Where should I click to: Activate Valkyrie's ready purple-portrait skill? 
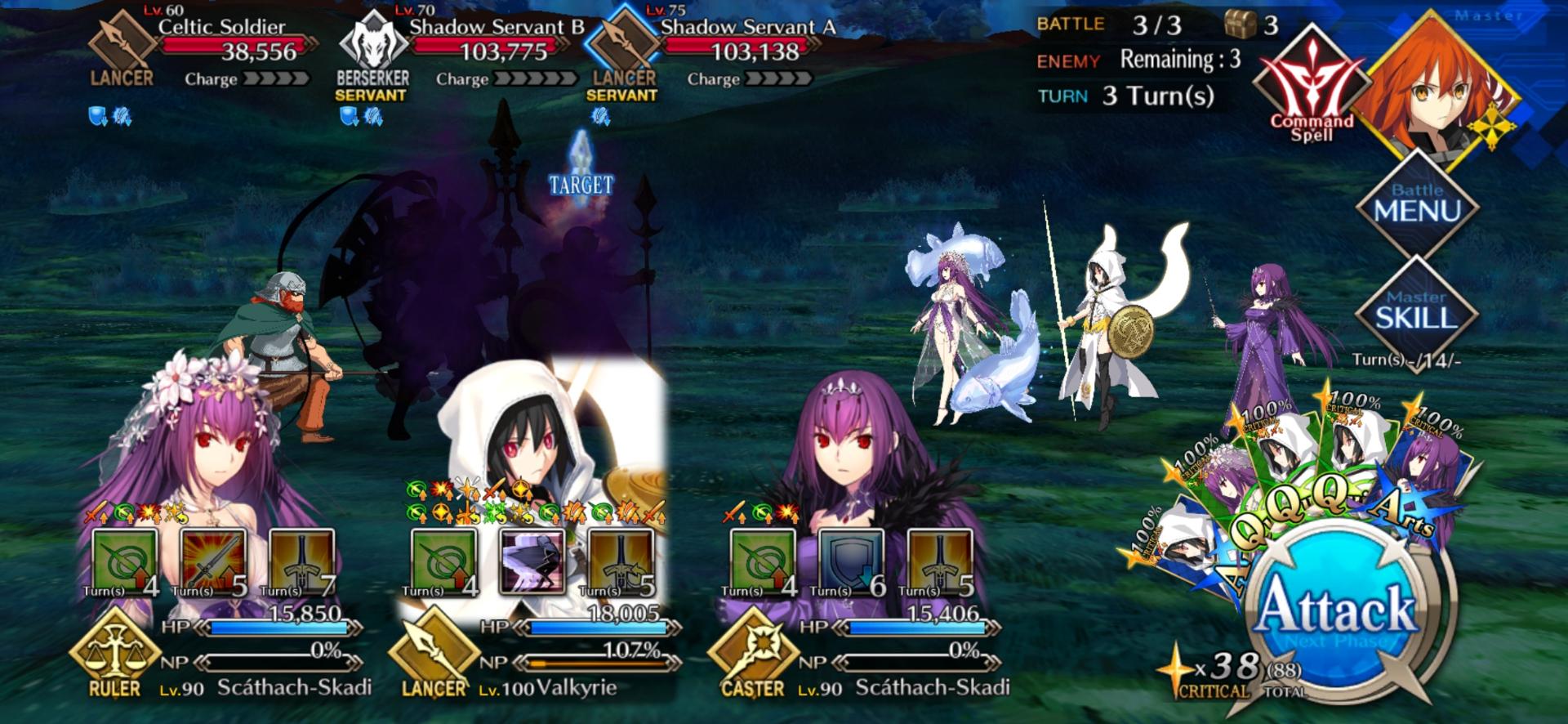pyautogui.click(x=532, y=562)
